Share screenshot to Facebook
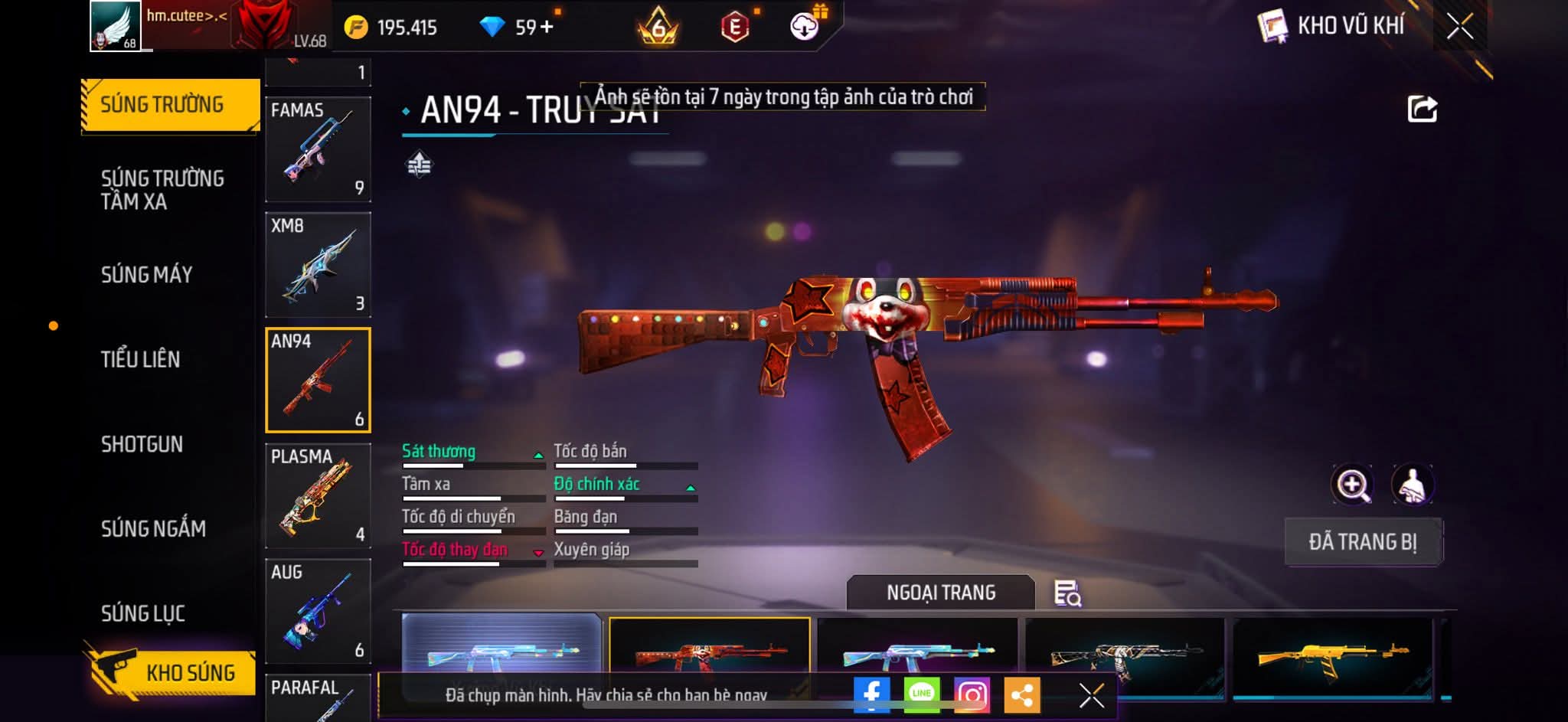The width and height of the screenshot is (1568, 722). coord(871,694)
